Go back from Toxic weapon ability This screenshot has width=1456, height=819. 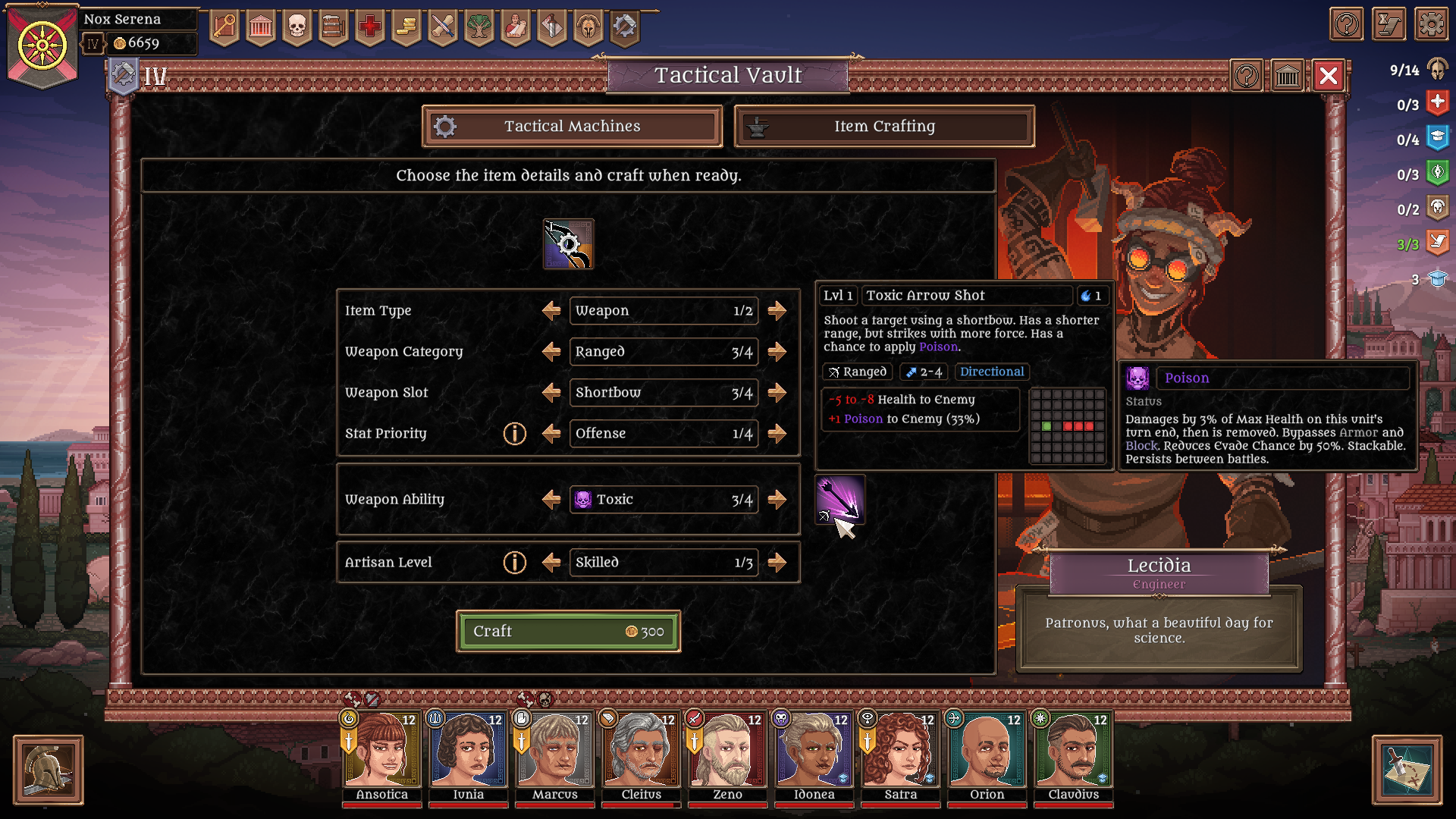(551, 500)
